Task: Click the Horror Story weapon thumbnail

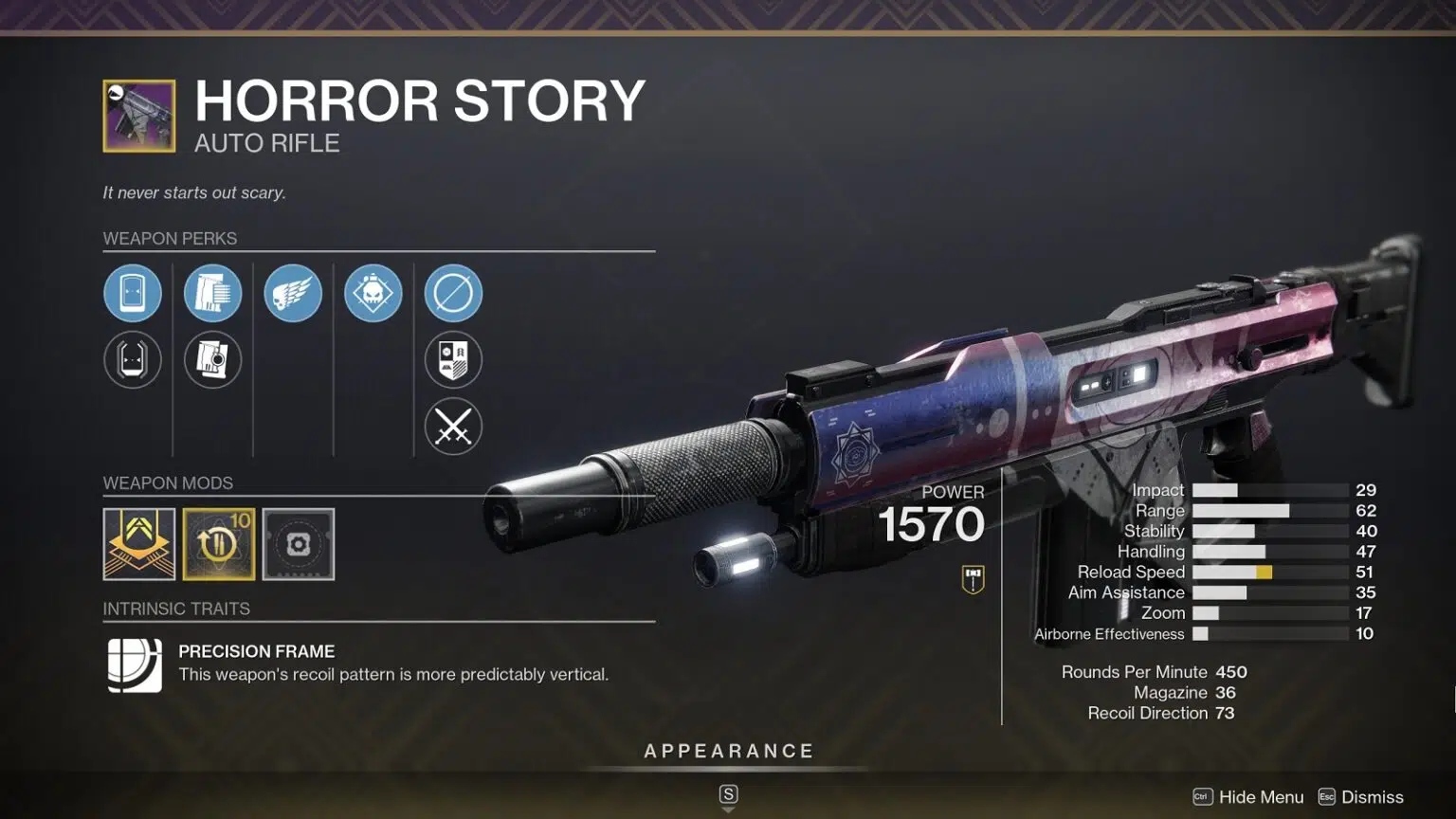Action: (x=139, y=117)
